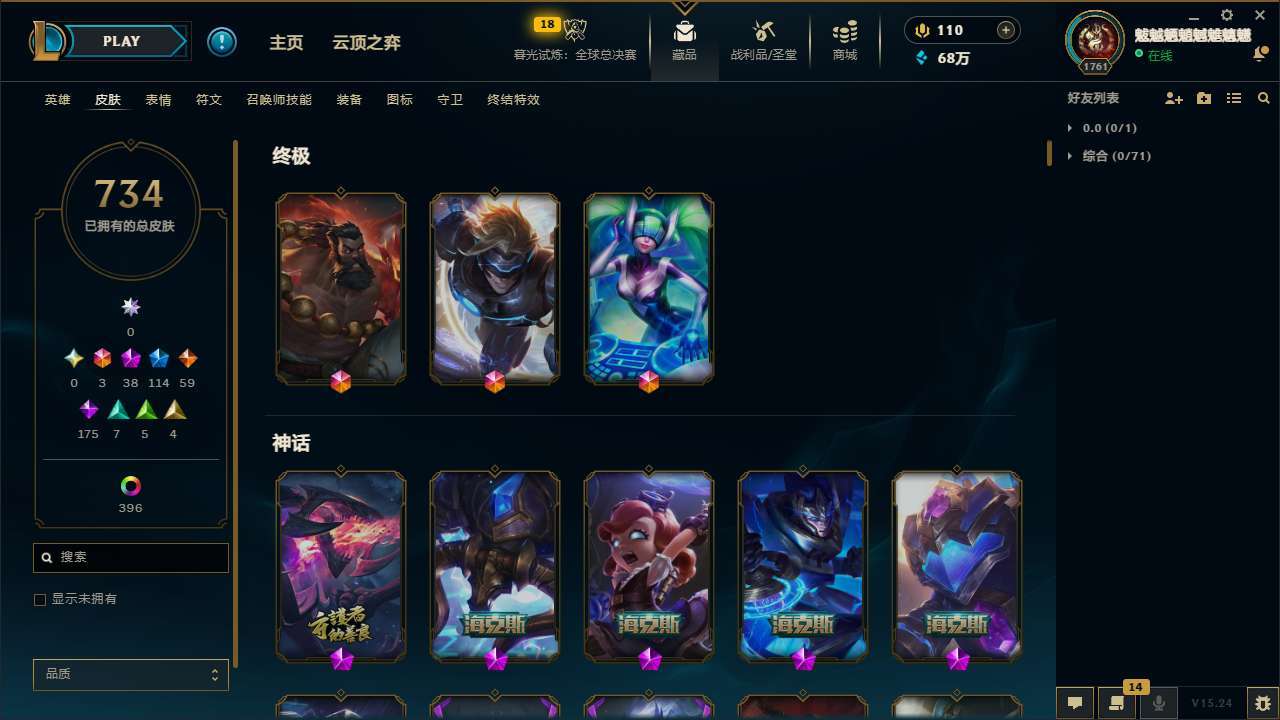The width and height of the screenshot is (1280, 720).
Task: Open the 云顶之弈 menu item
Action: click(366, 42)
